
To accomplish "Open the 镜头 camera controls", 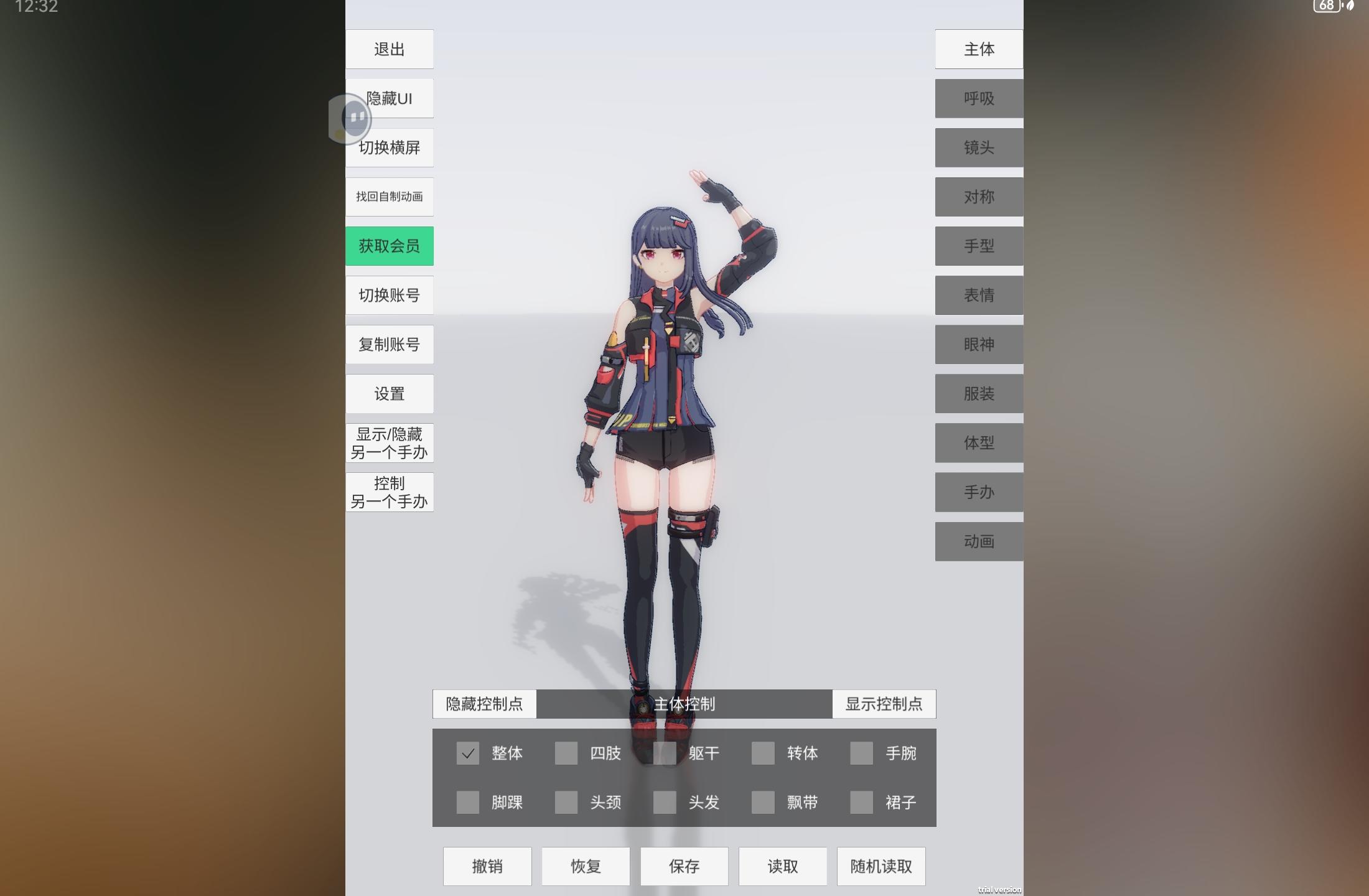I will coord(978,147).
